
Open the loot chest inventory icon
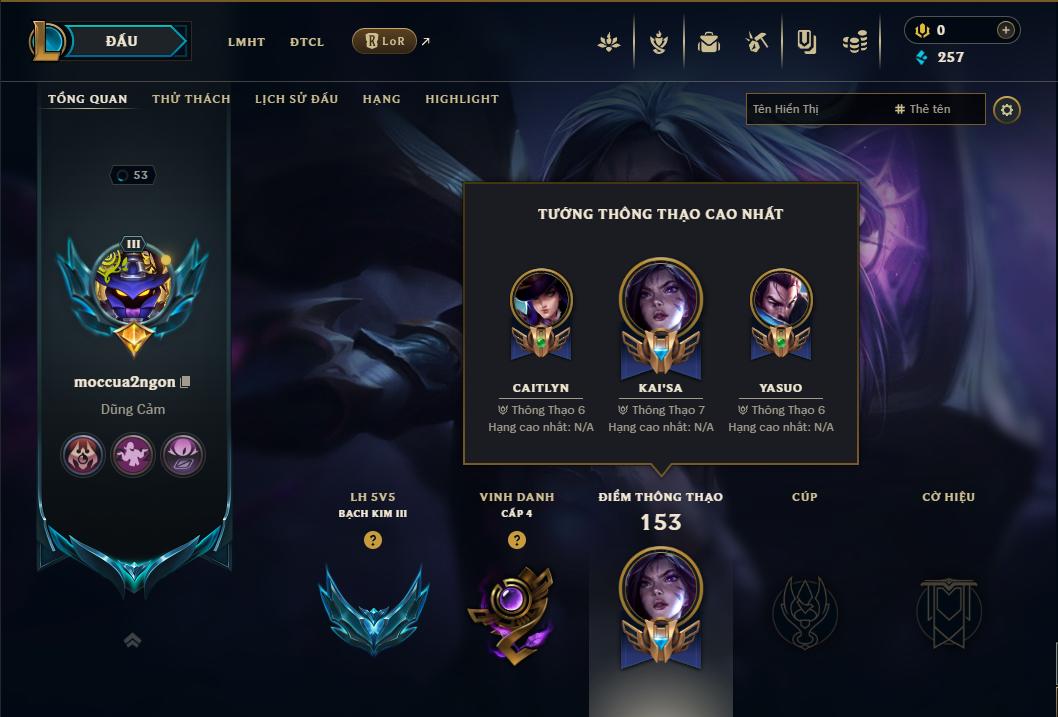click(x=709, y=42)
